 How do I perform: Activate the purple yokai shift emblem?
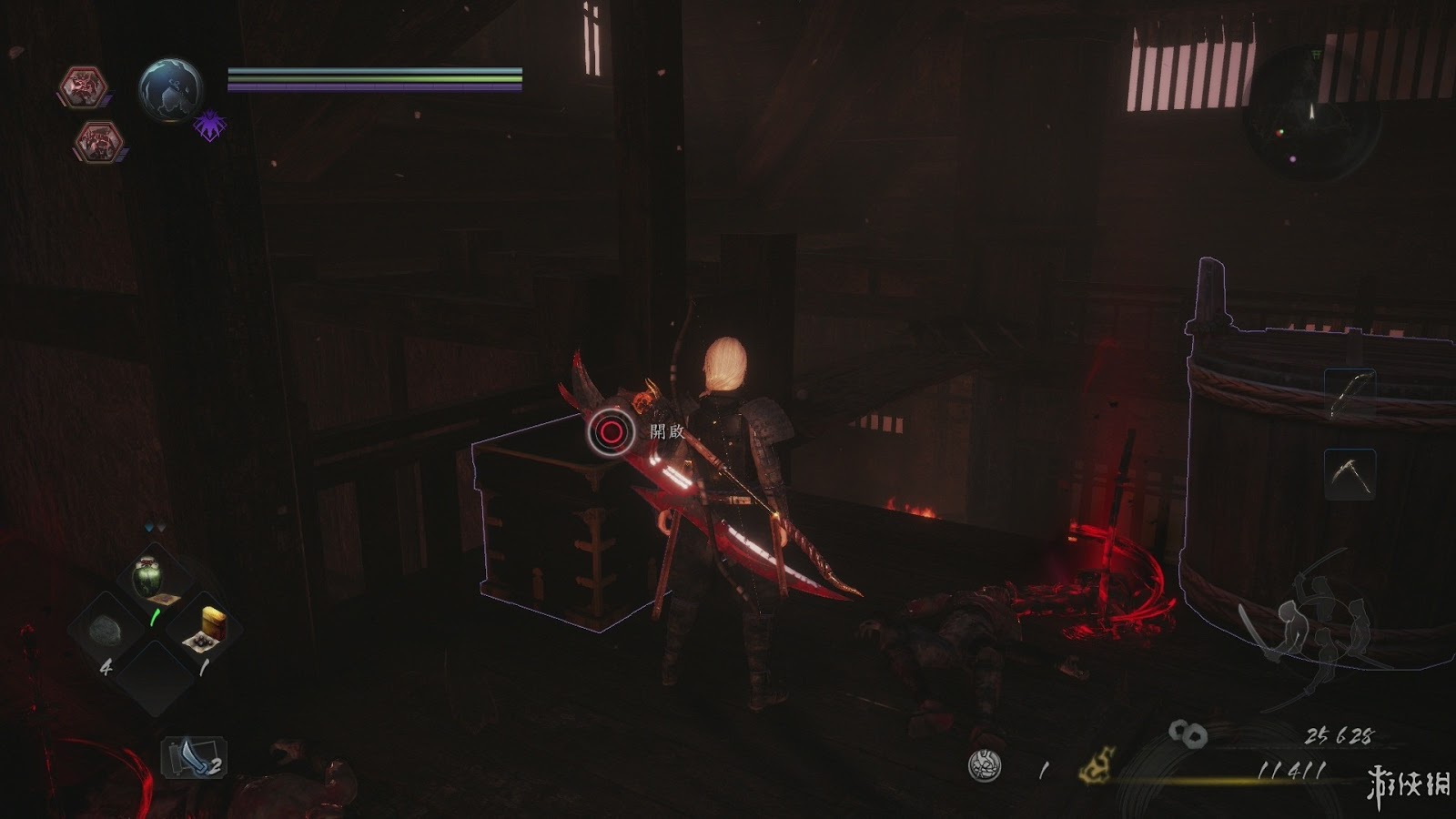coord(209,126)
